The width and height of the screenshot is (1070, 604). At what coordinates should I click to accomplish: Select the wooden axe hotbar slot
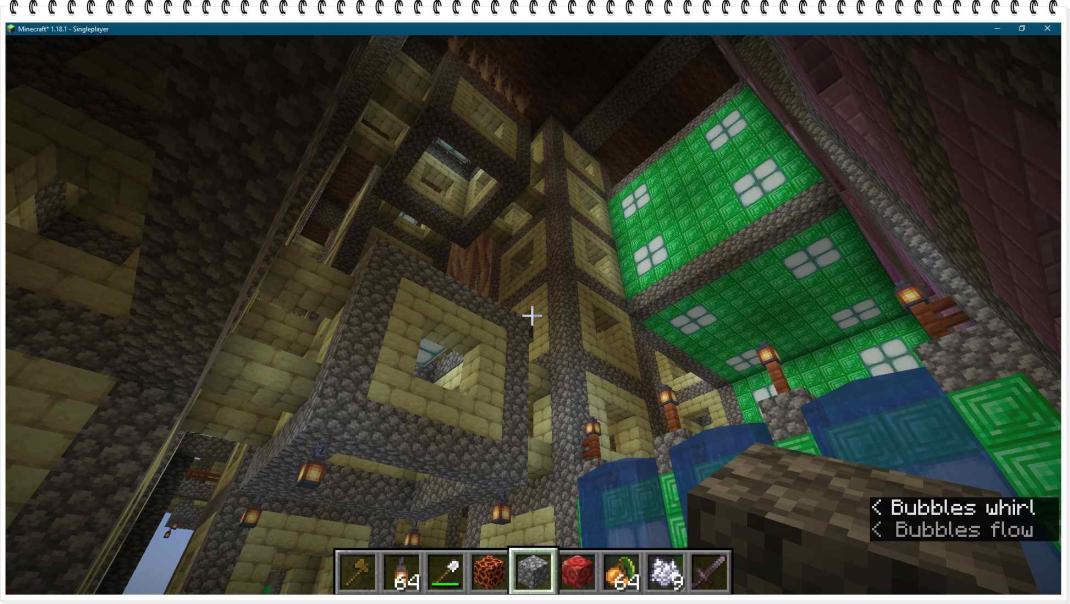(357, 571)
